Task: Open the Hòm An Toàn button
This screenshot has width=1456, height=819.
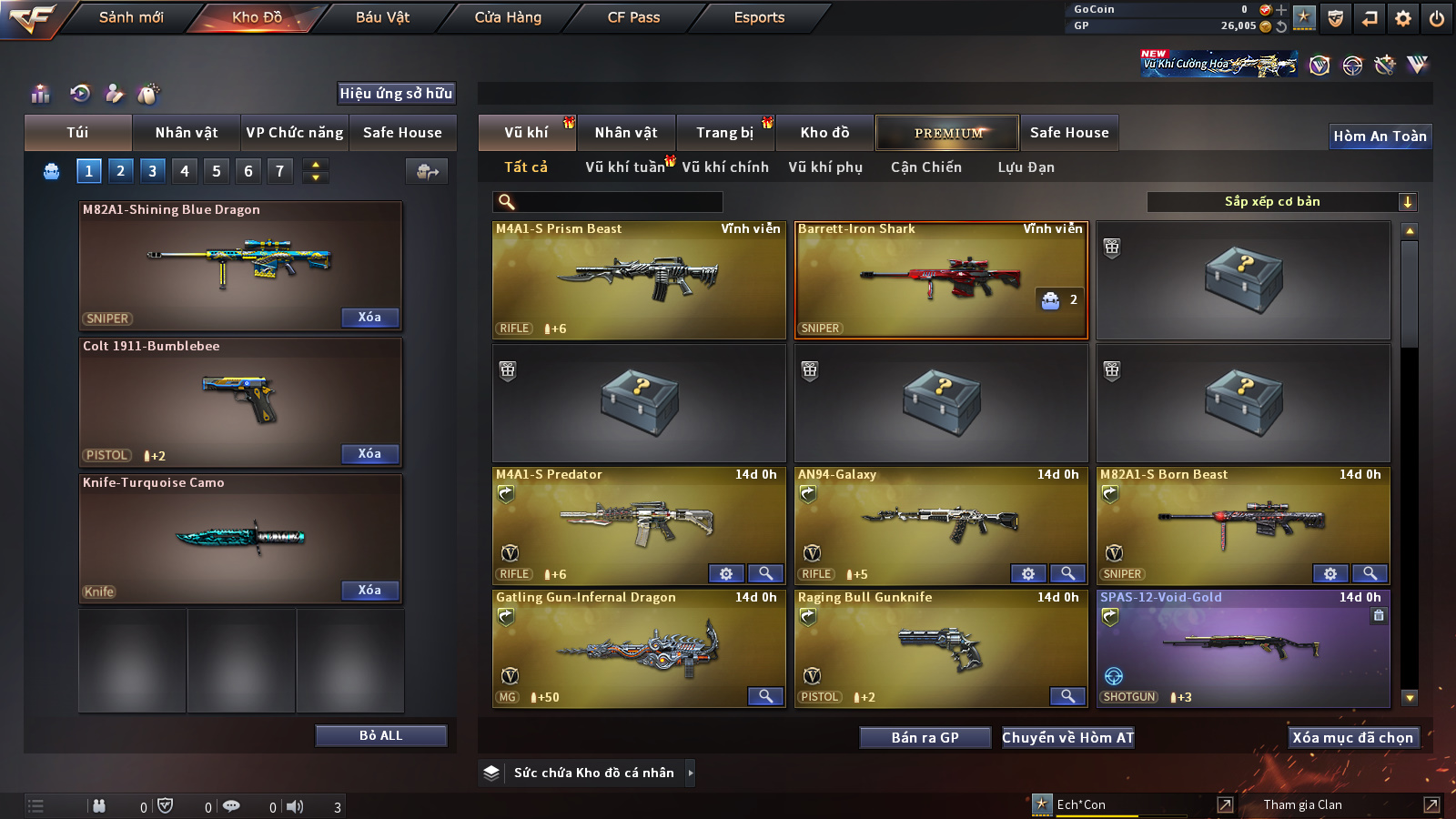Action: (x=1380, y=136)
